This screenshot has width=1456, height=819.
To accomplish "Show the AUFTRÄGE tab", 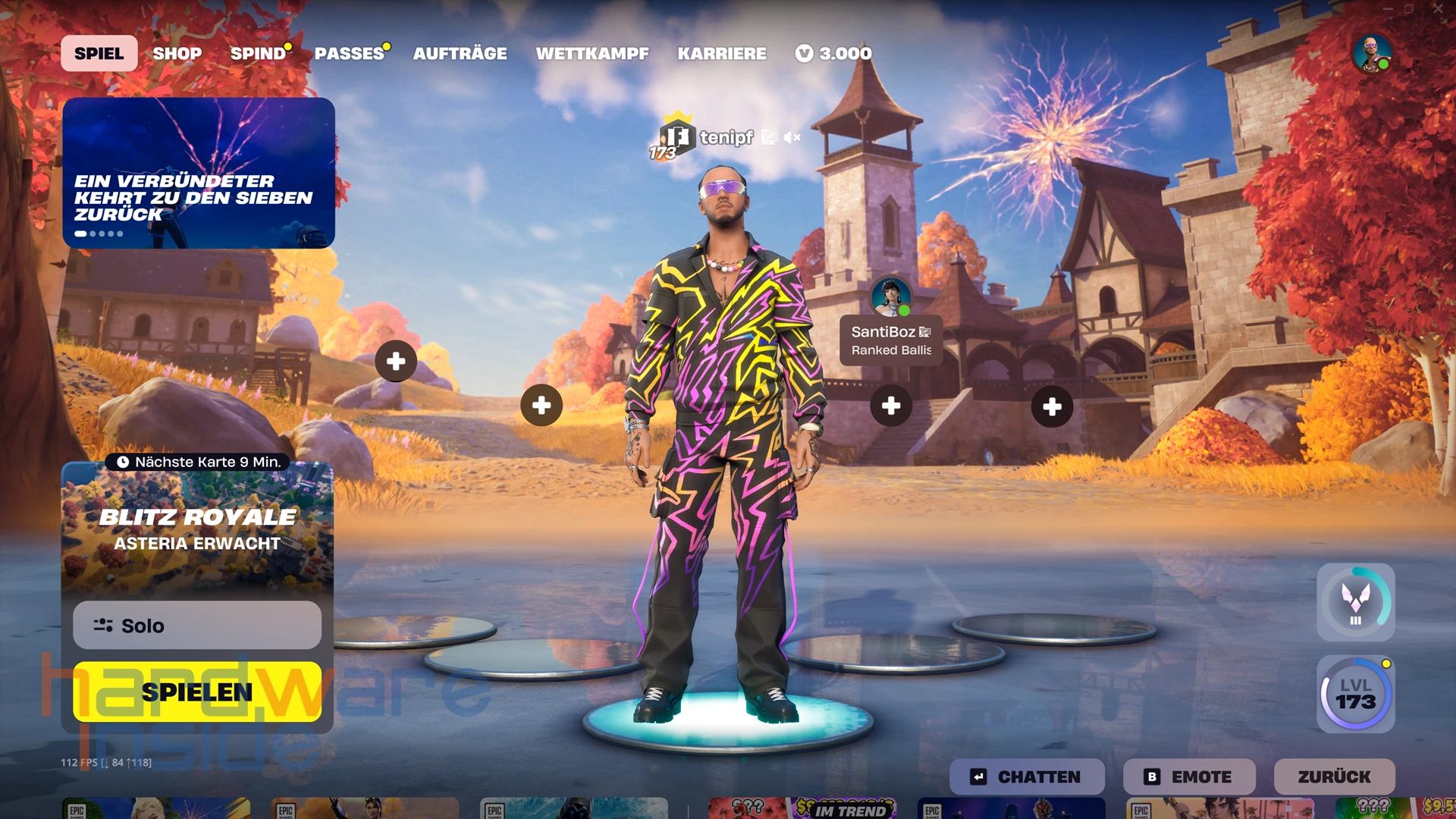I will [x=460, y=53].
